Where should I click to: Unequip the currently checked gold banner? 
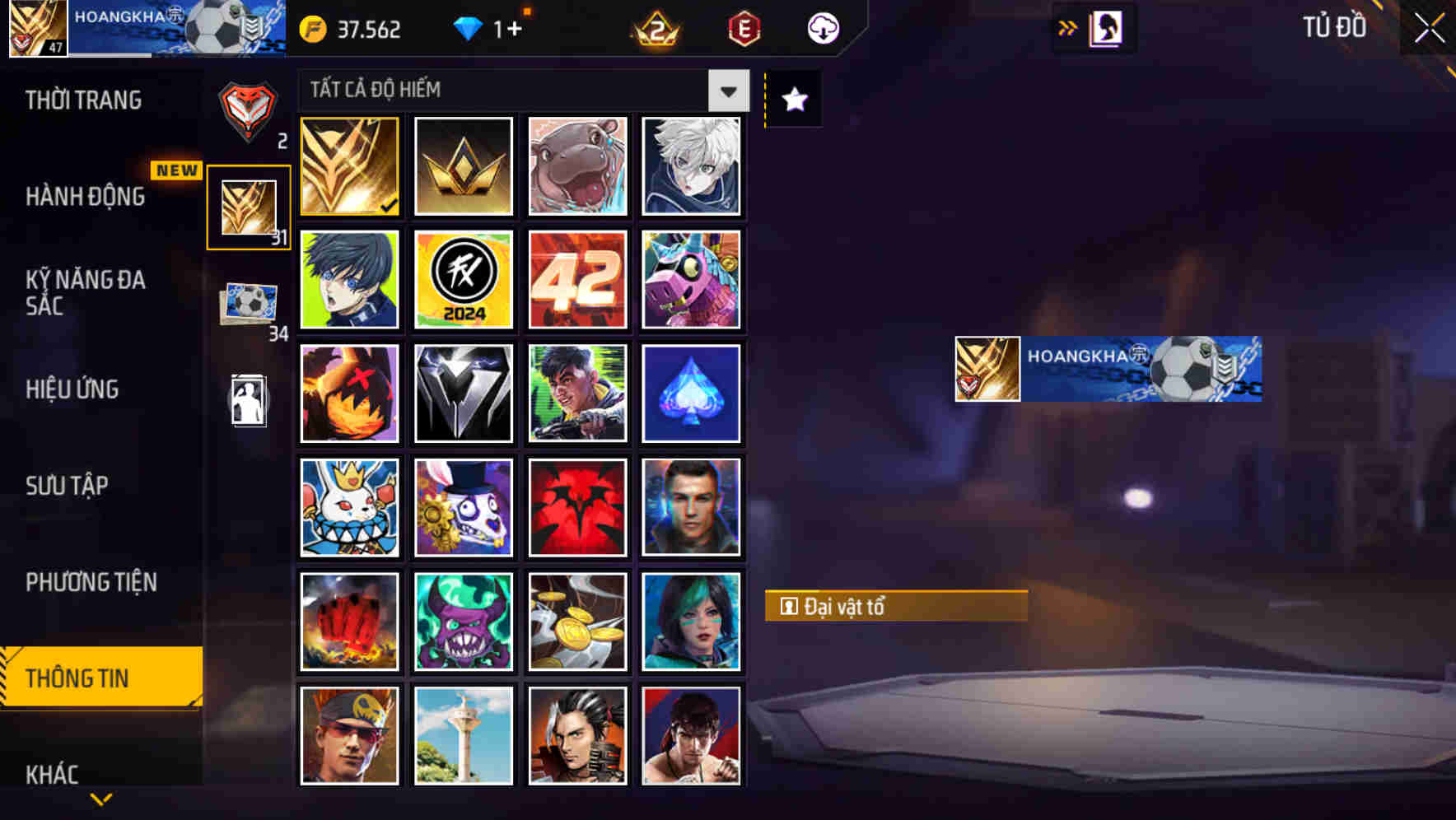(x=349, y=166)
